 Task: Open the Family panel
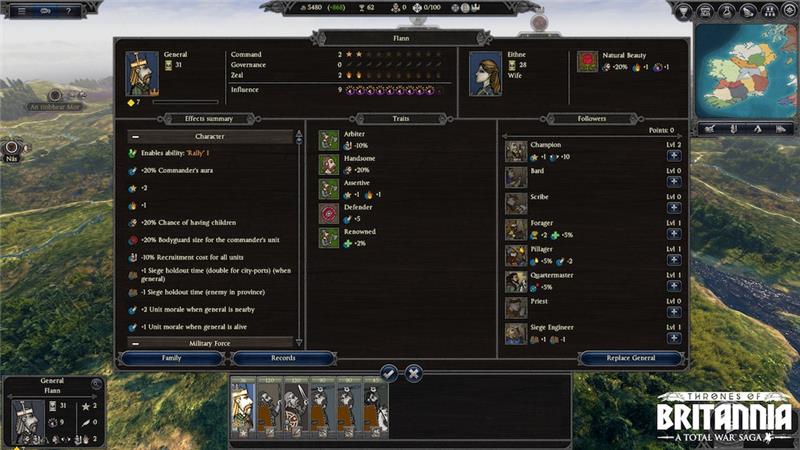(x=171, y=358)
